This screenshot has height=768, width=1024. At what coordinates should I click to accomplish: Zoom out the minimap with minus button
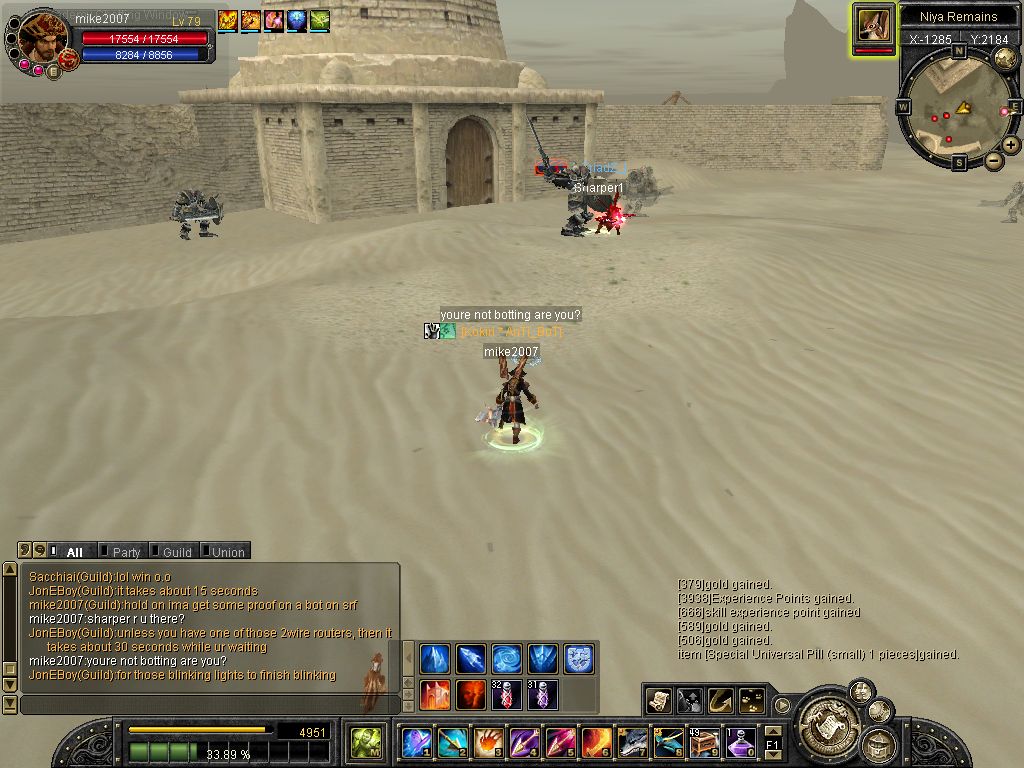(x=994, y=160)
